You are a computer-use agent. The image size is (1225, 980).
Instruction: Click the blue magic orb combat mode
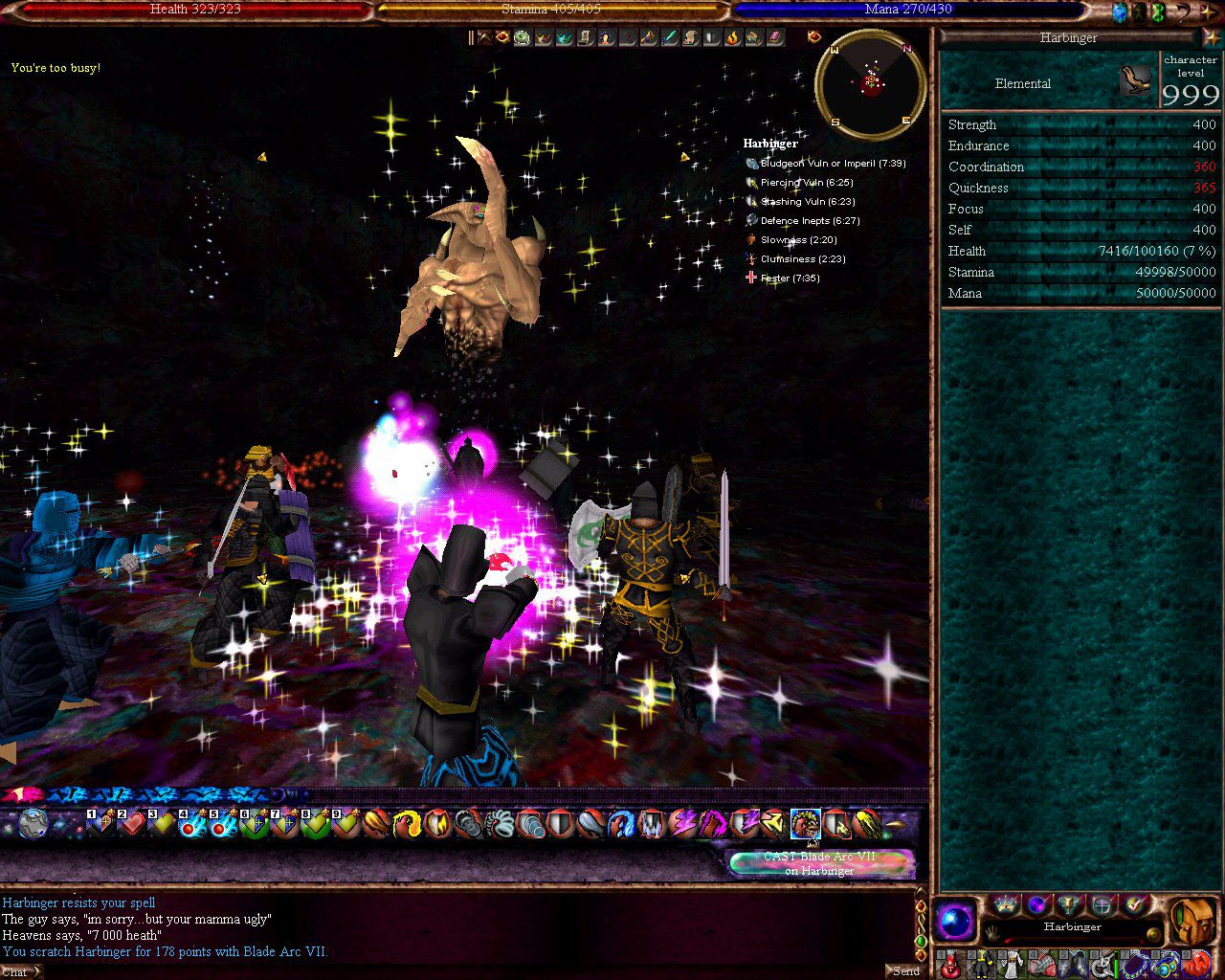(x=954, y=923)
